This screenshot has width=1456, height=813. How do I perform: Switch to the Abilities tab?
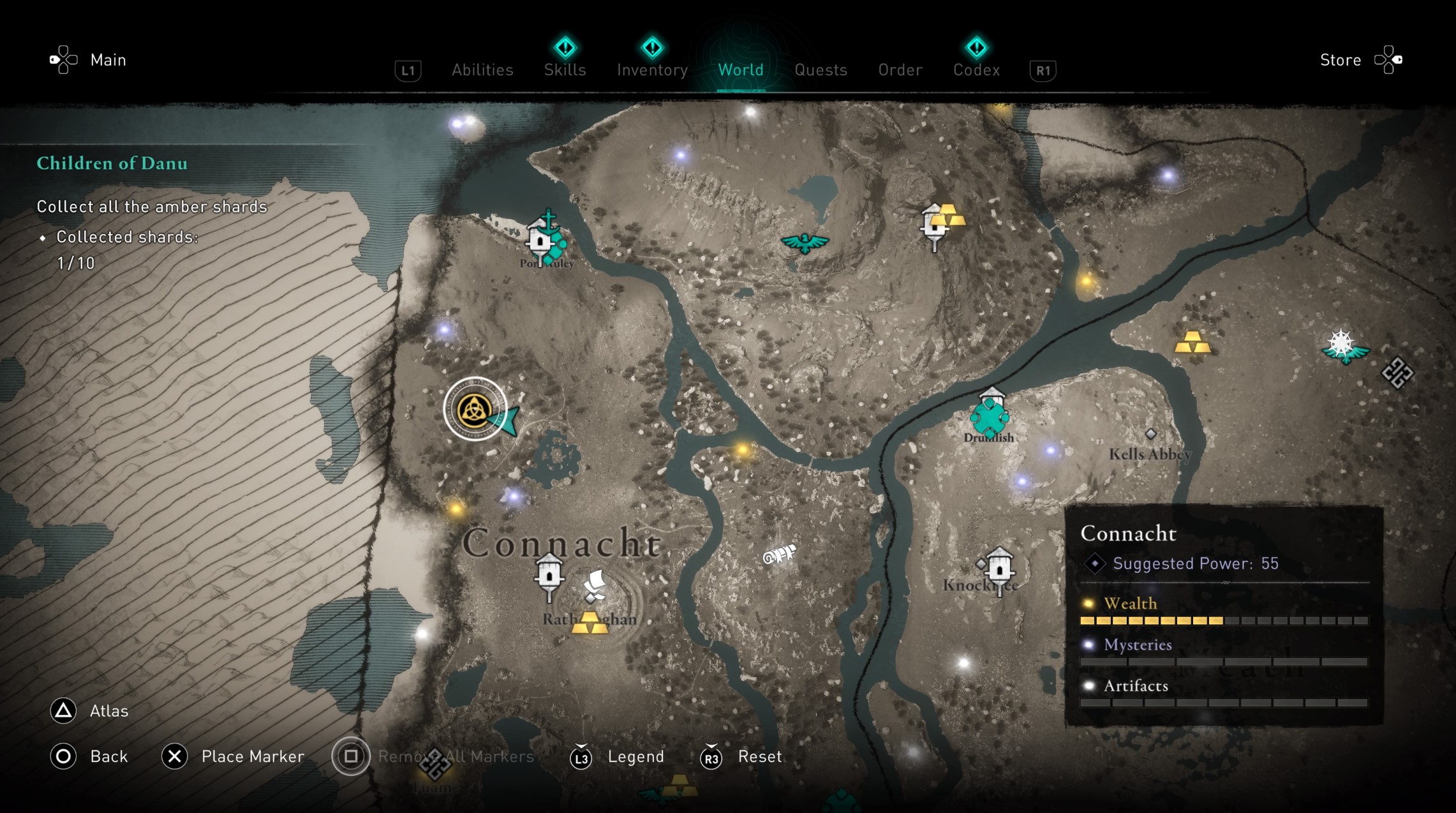coord(482,70)
